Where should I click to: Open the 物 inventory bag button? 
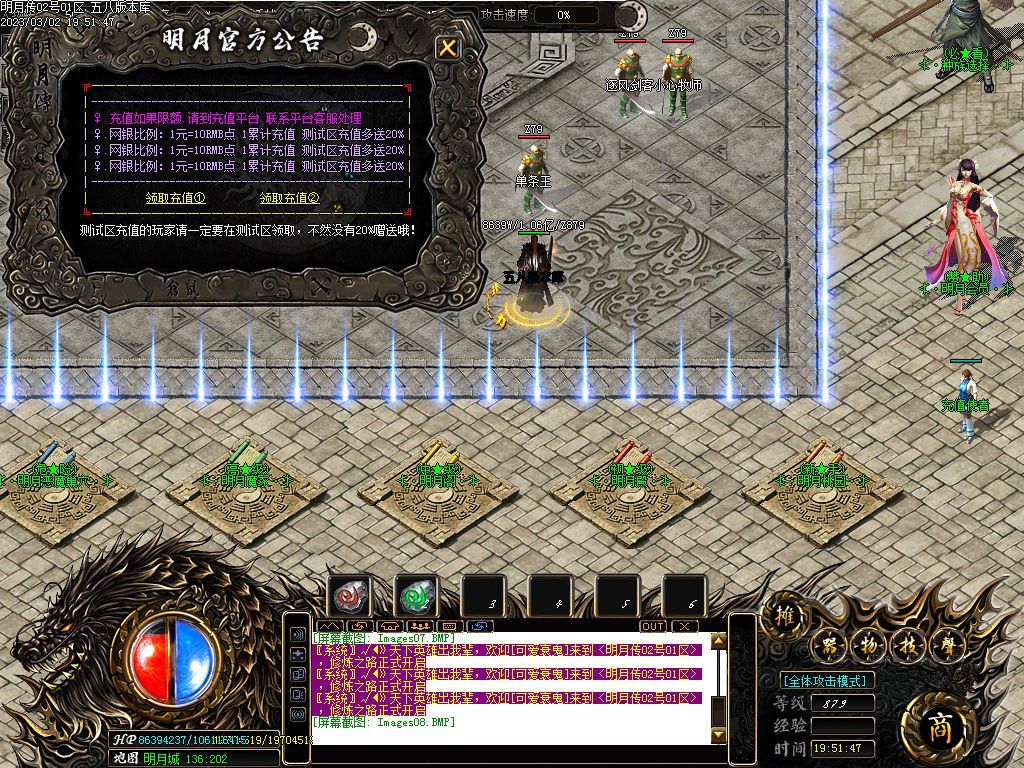867,645
